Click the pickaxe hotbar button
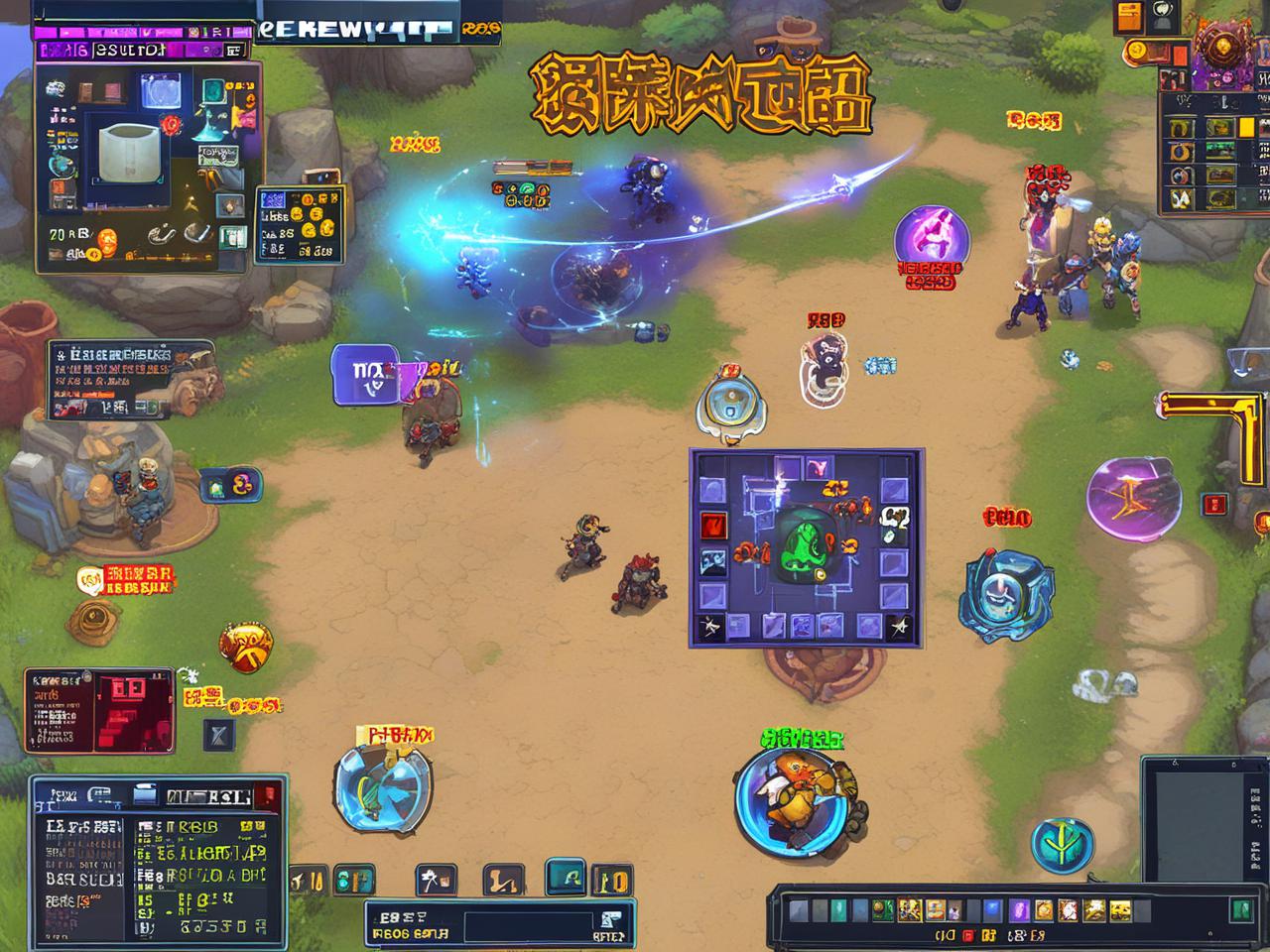1270x952 pixels. (436, 879)
